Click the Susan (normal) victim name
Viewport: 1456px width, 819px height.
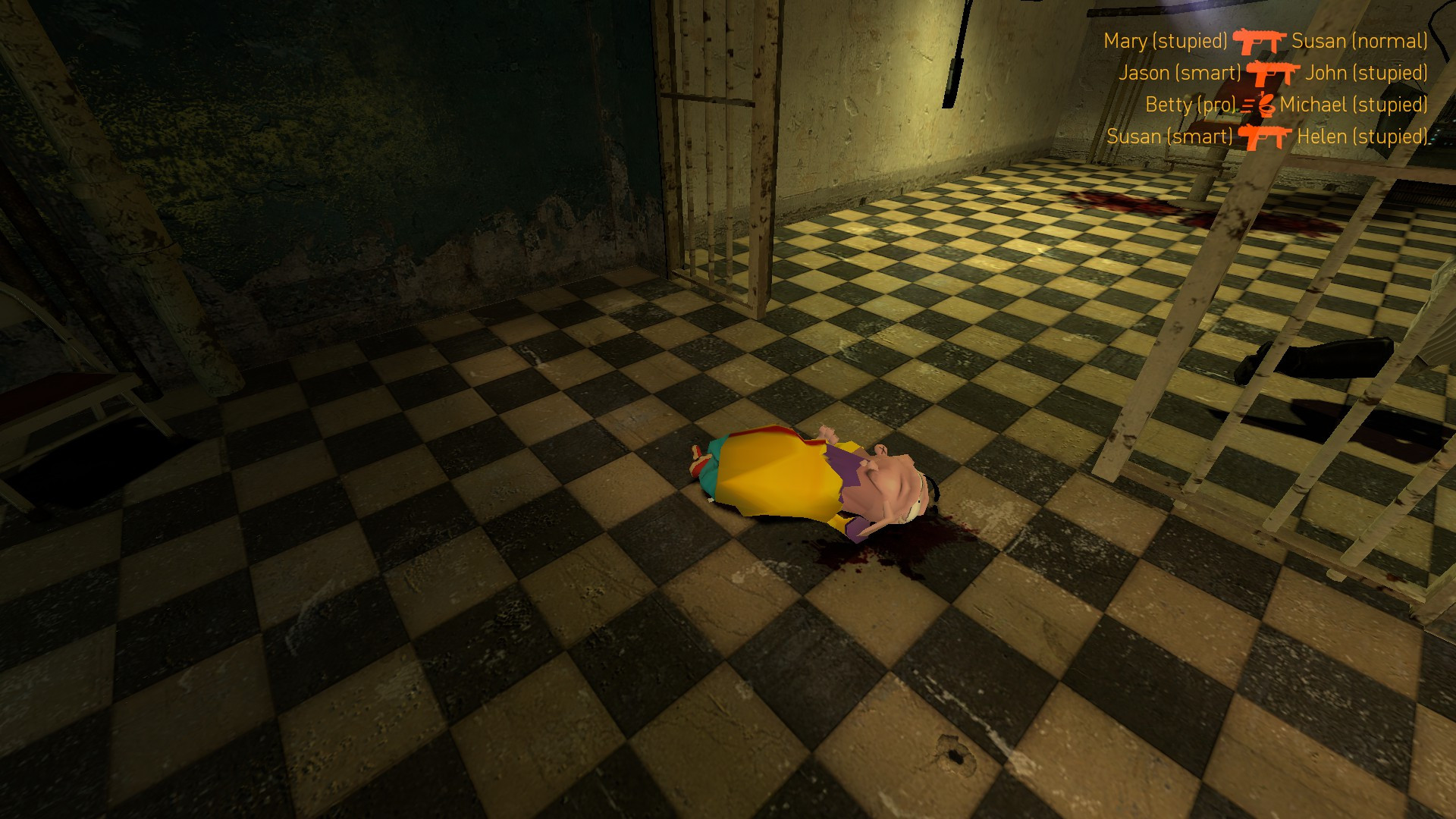click(x=1361, y=42)
